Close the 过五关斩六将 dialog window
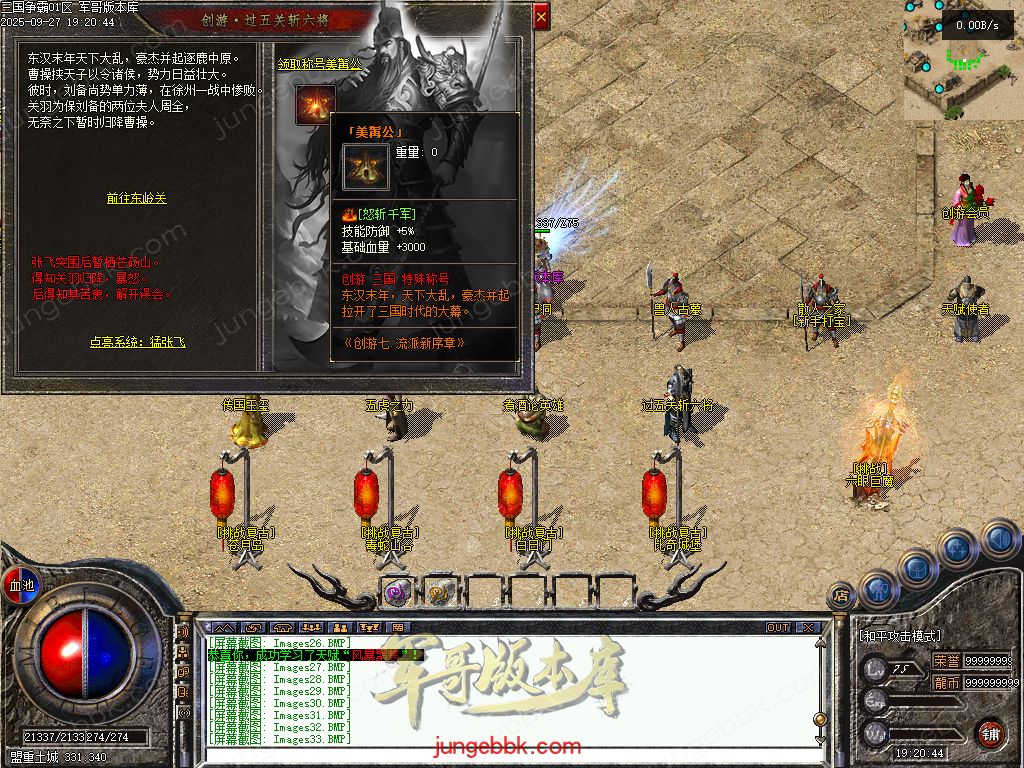 pyautogui.click(x=541, y=16)
